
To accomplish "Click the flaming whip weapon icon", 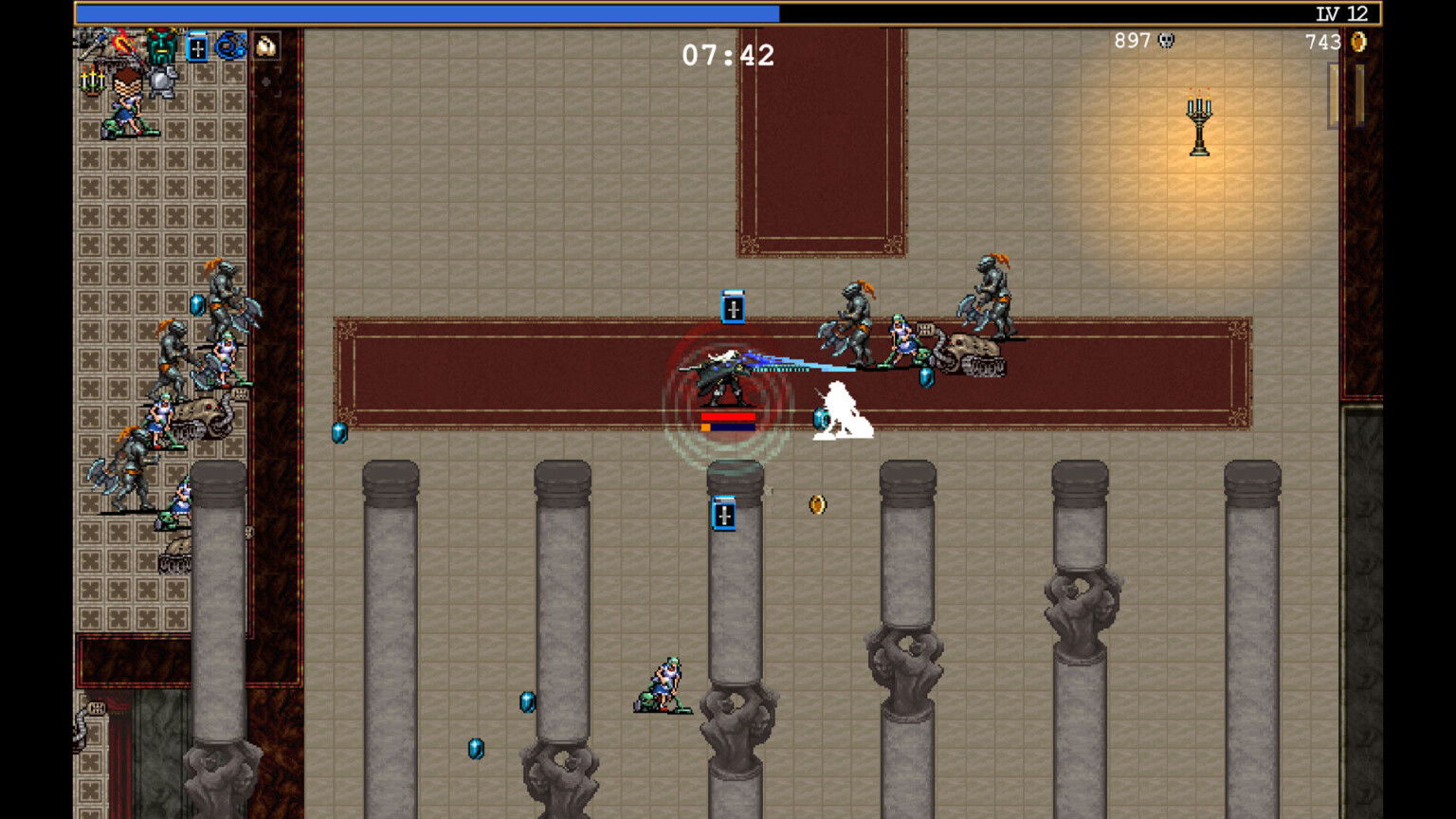I will click(x=122, y=44).
